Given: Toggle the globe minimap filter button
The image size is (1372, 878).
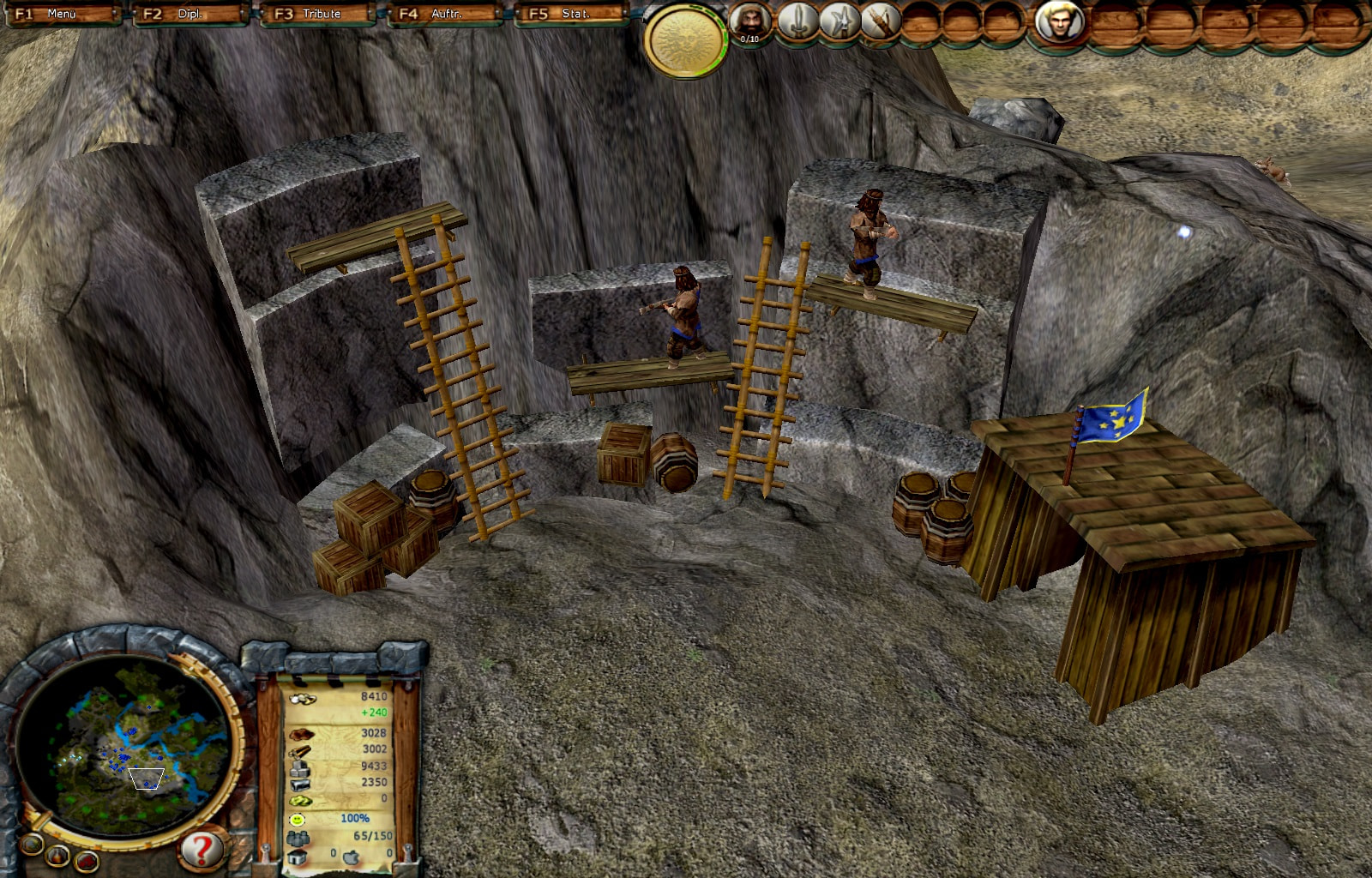Looking at the screenshot, I should pos(32,845).
